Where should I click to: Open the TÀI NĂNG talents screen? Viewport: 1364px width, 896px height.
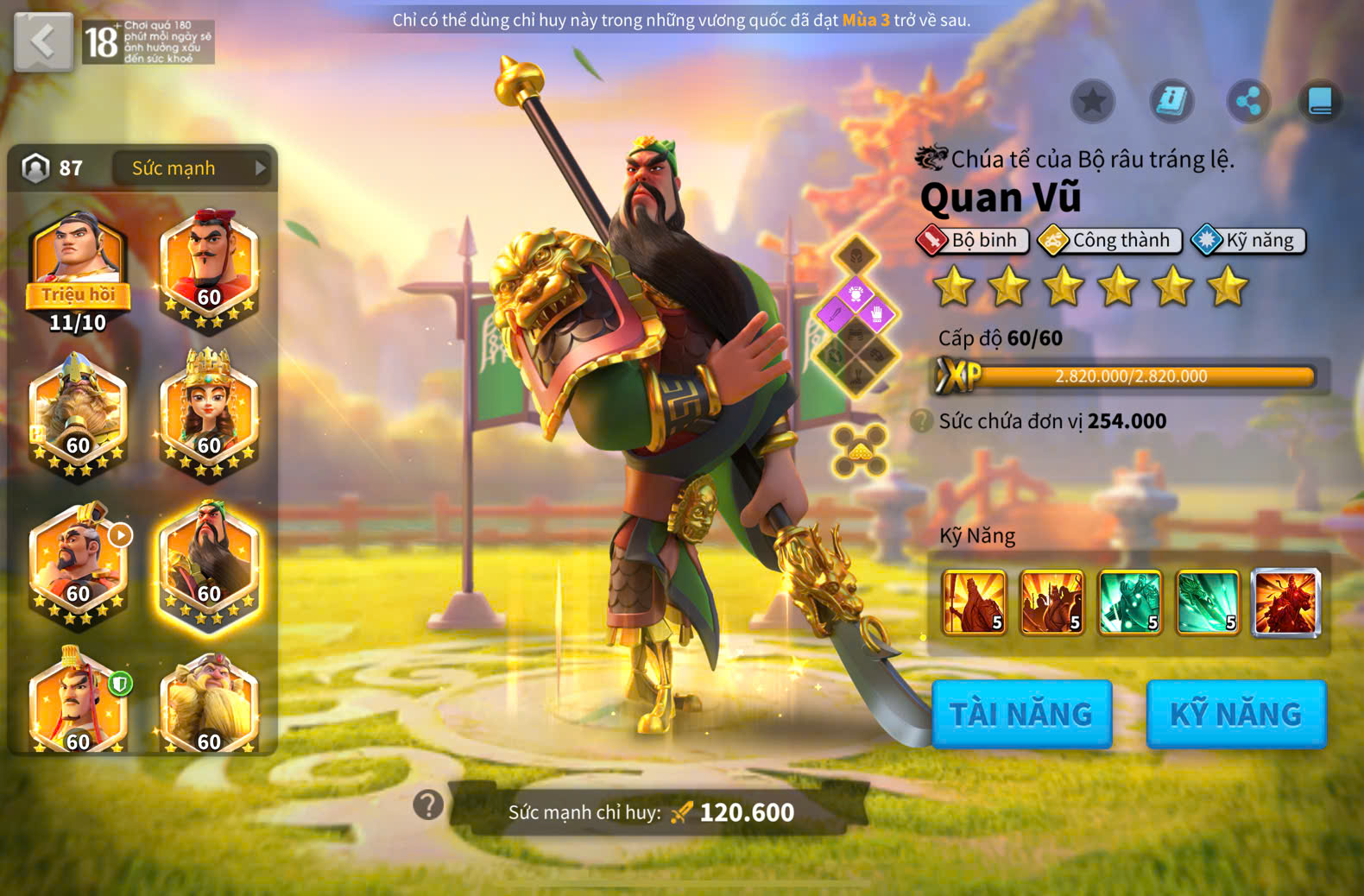click(x=1021, y=714)
